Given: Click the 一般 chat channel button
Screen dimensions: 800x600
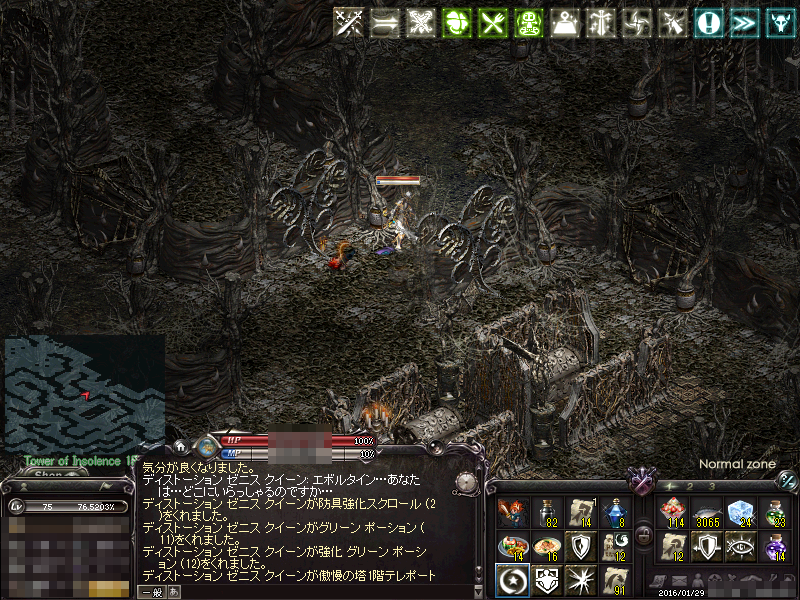Looking at the screenshot, I should coord(152,592).
